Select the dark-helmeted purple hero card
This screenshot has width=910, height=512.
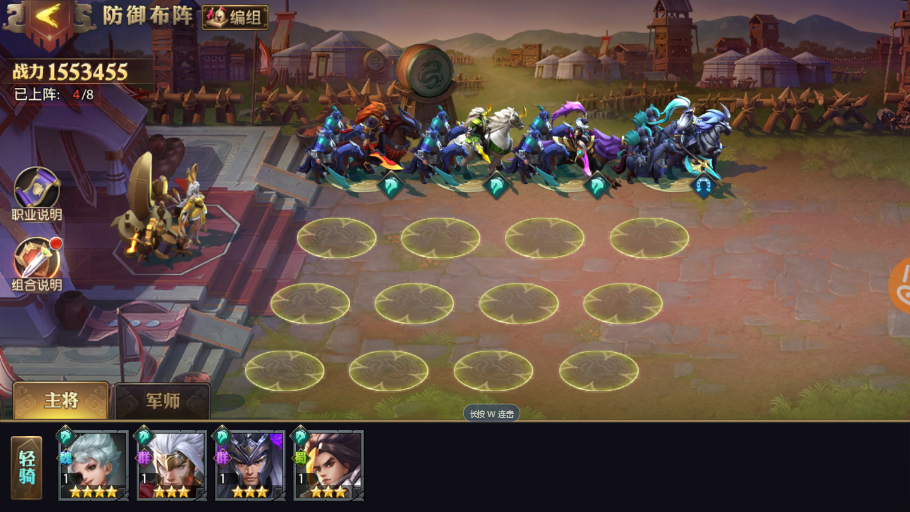250,465
